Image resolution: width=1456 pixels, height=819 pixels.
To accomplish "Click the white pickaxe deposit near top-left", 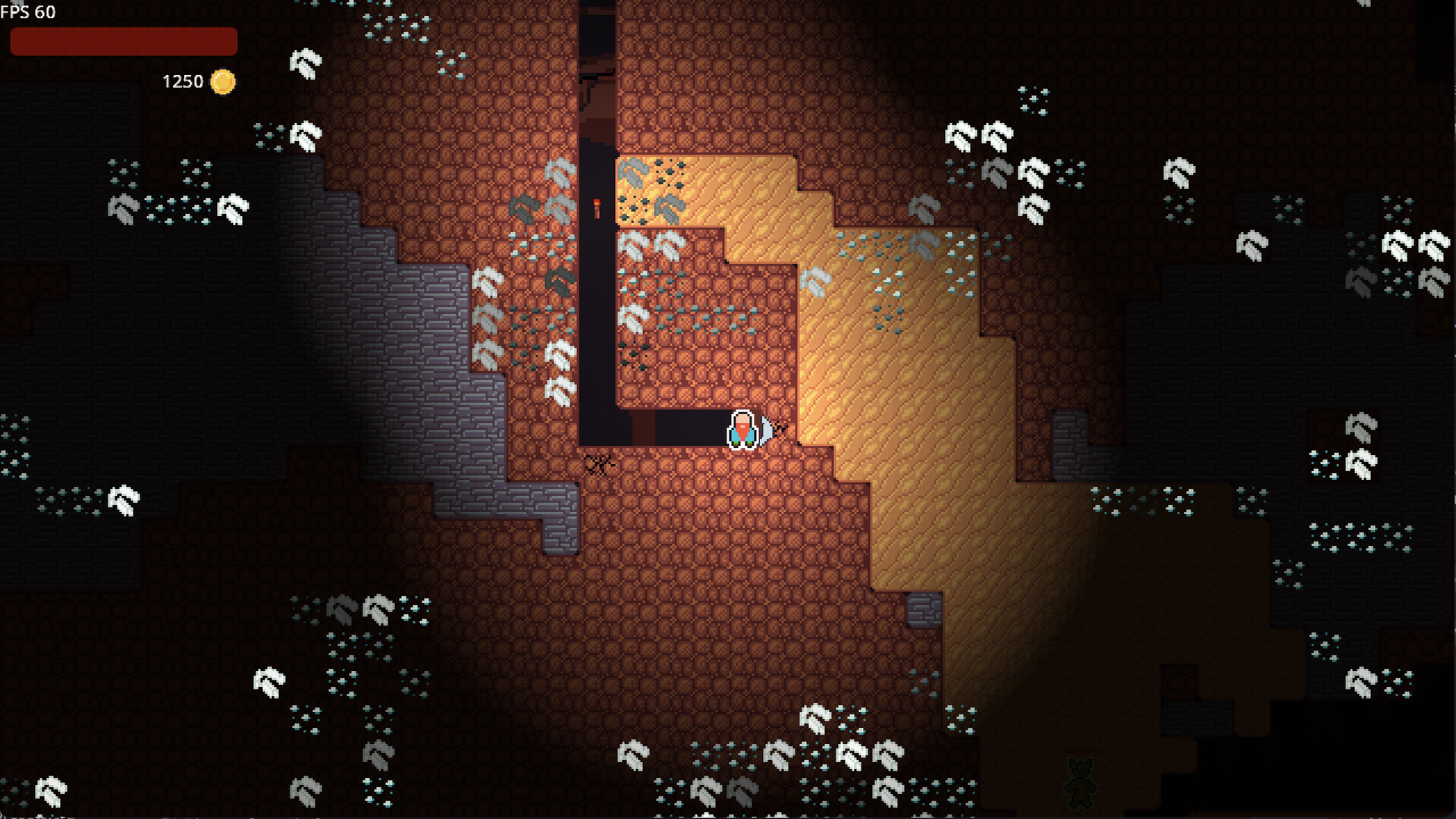I will 303,64.
